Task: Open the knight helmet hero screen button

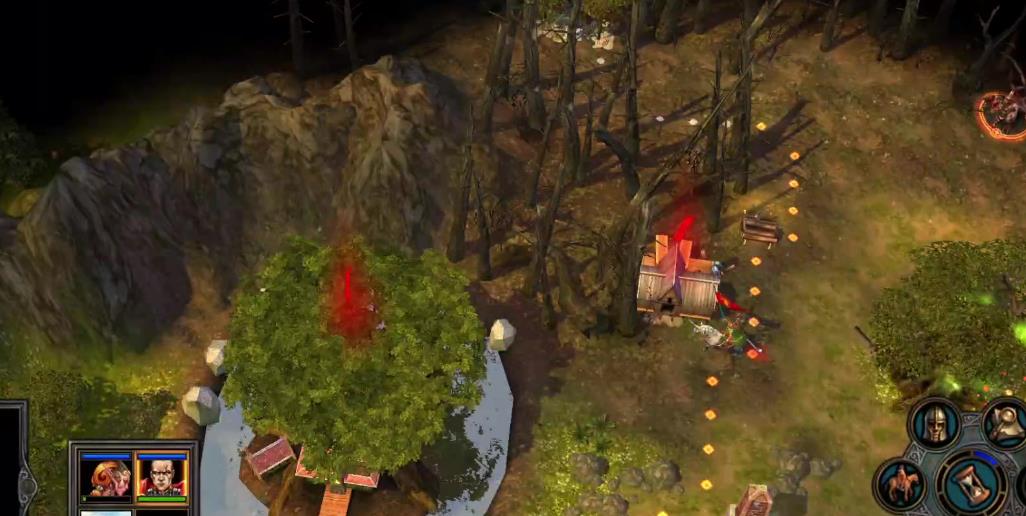Action: coord(935,424)
